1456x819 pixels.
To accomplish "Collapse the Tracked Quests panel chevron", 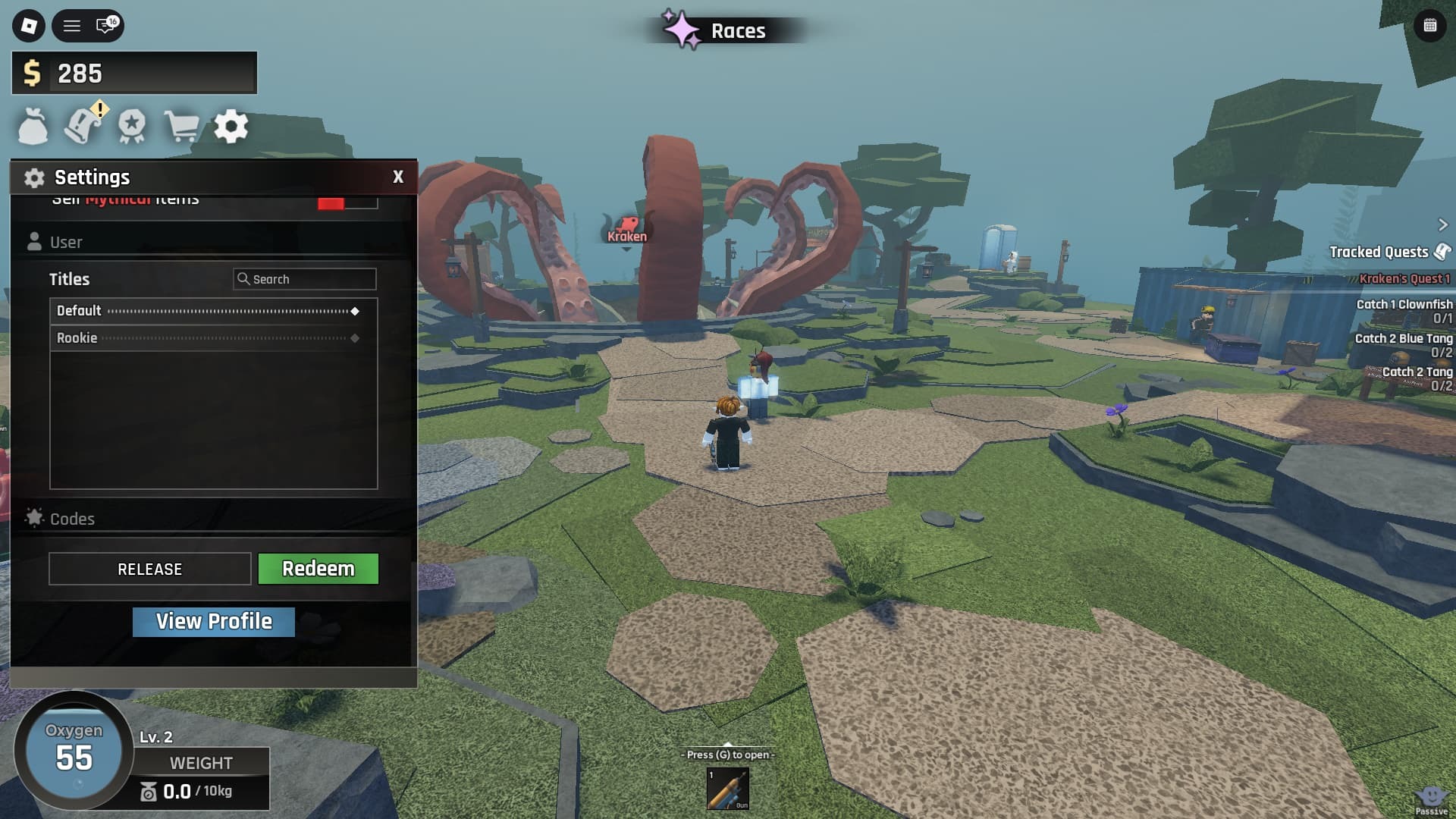I will (1443, 224).
